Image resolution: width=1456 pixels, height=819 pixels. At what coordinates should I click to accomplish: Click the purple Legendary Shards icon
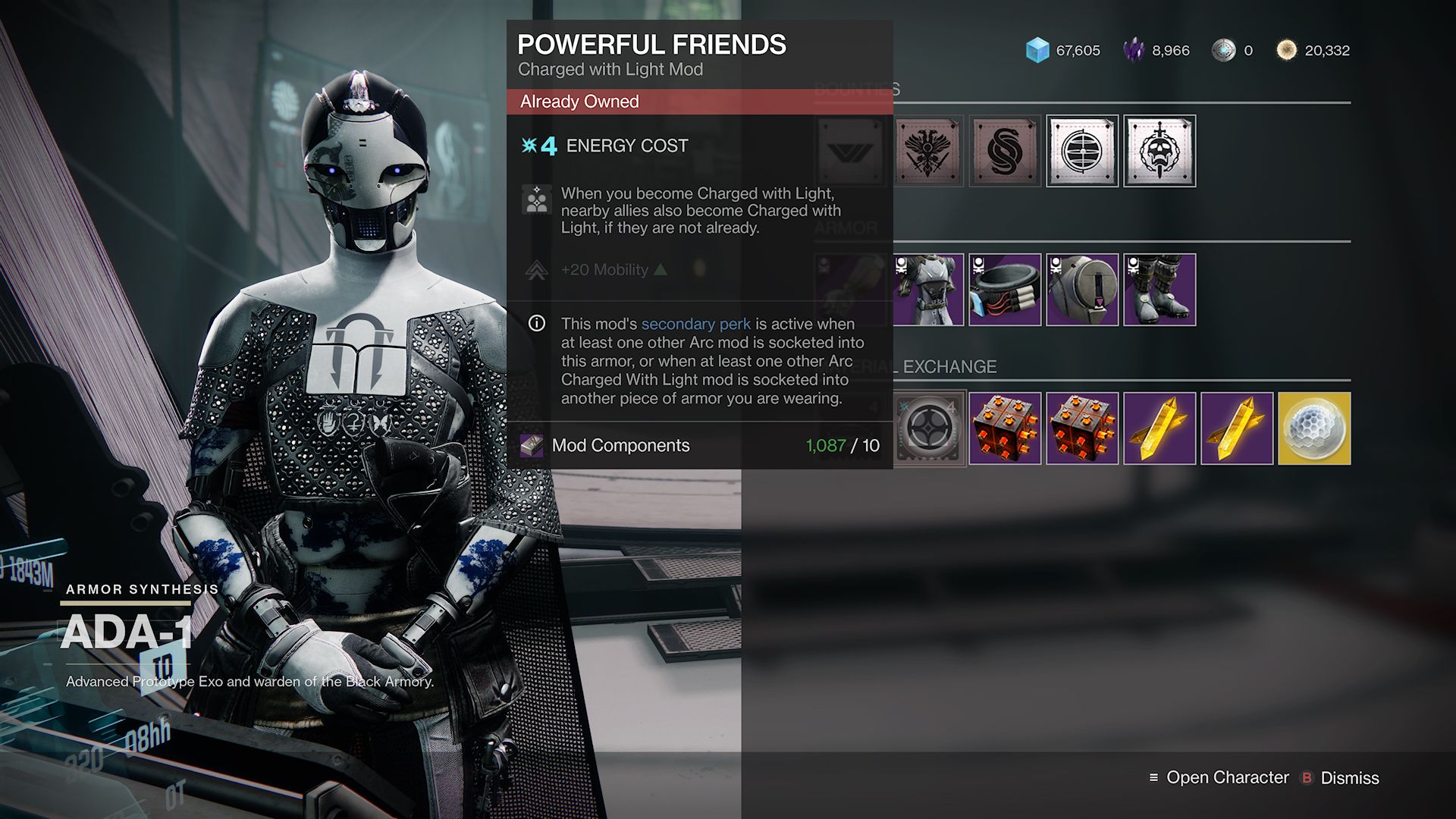coord(1134,50)
